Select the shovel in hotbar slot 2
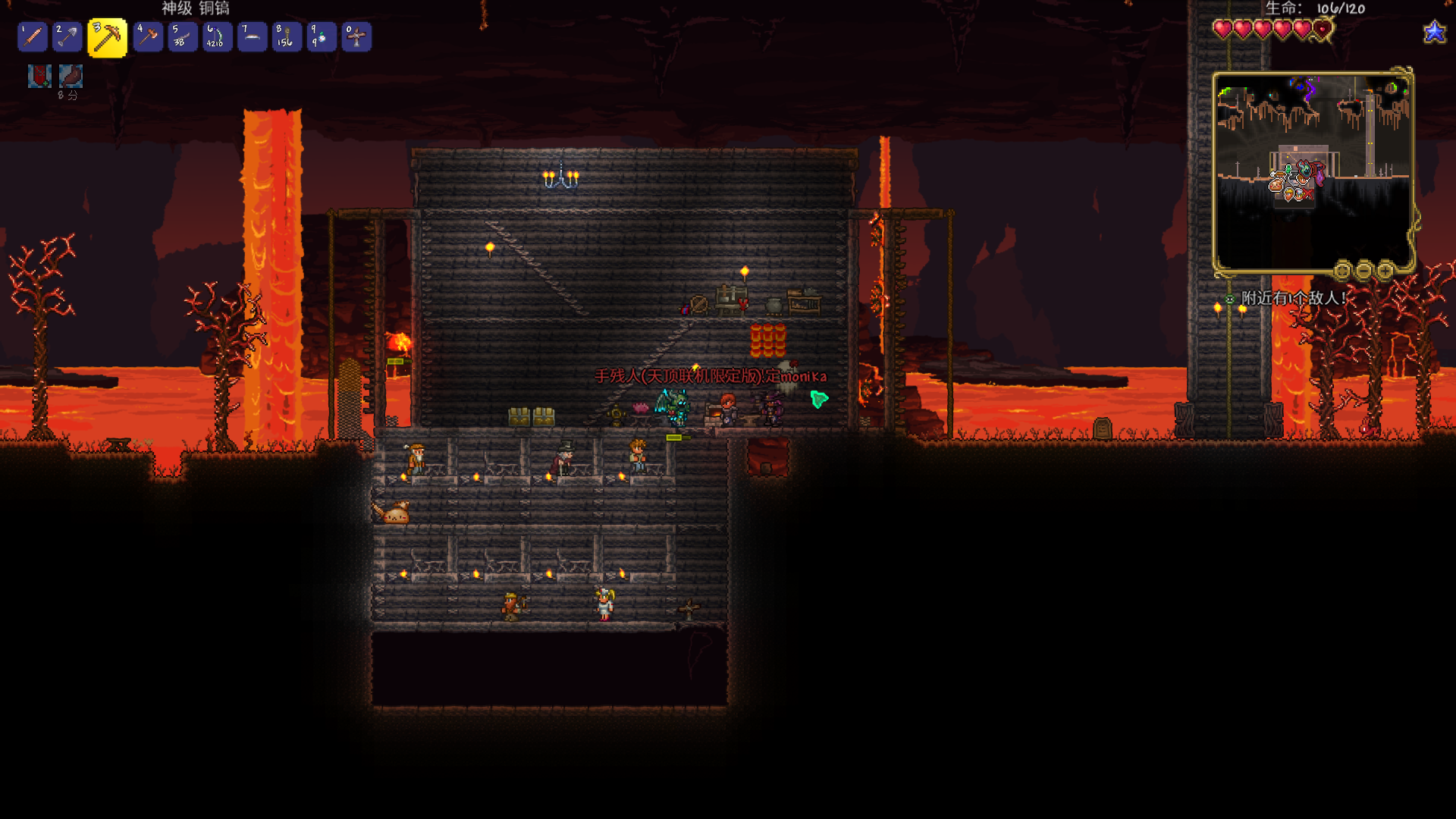 (67, 36)
